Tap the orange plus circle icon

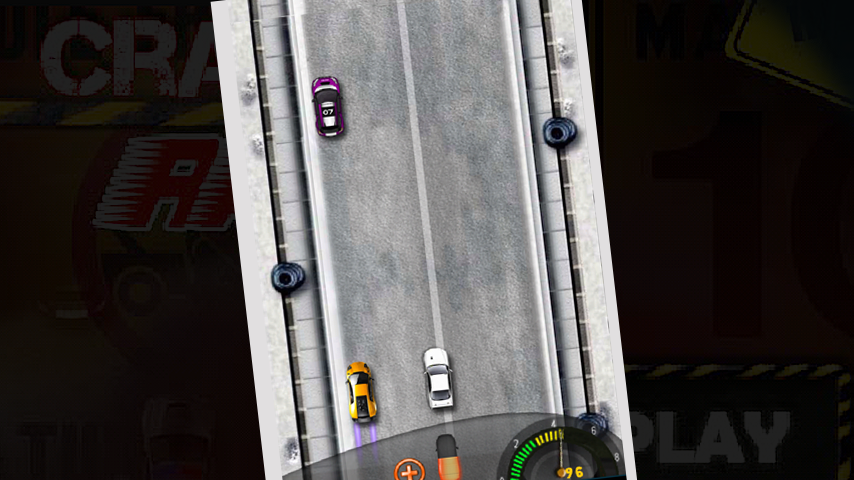408,470
